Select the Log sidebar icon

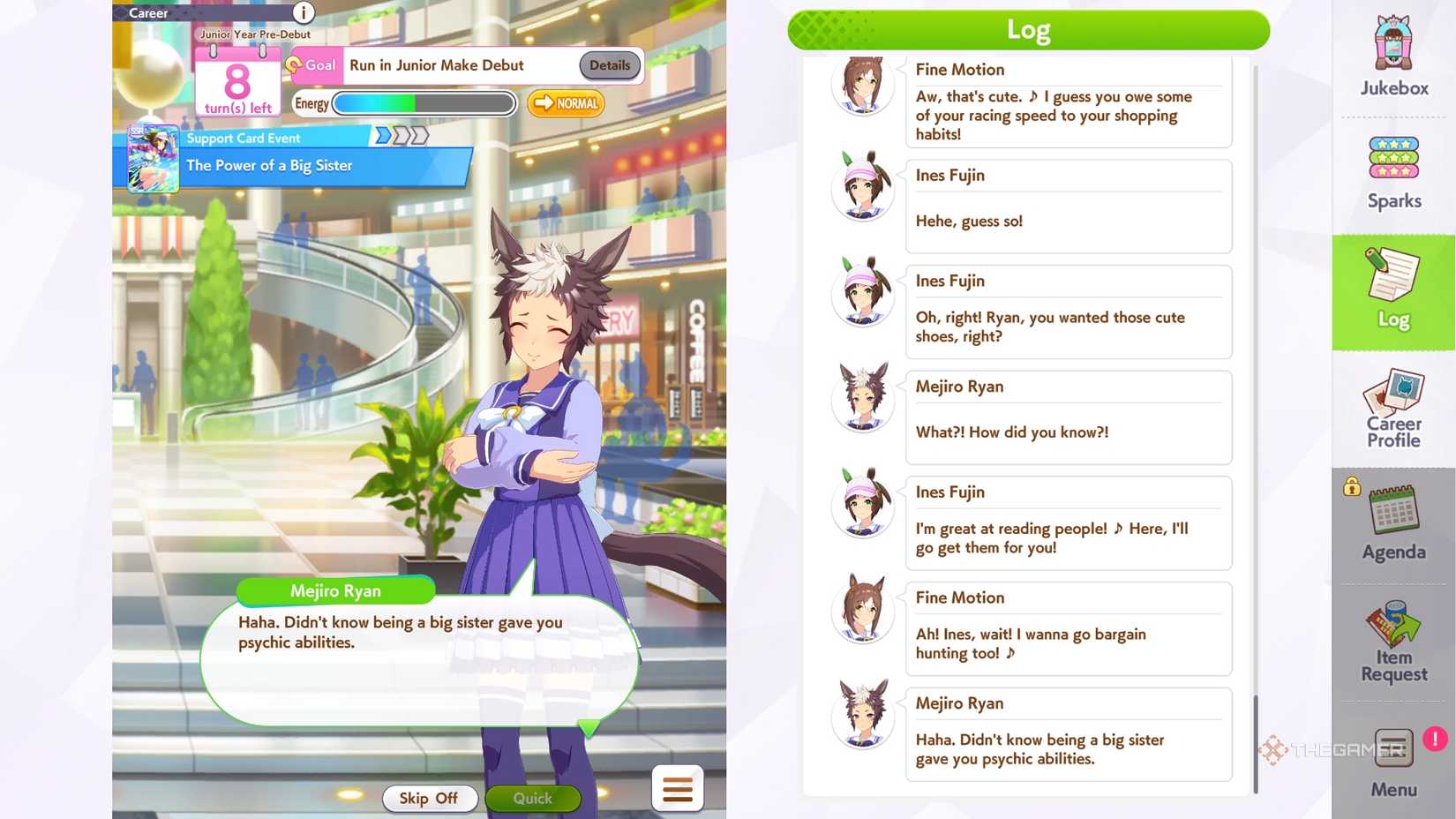1392,291
